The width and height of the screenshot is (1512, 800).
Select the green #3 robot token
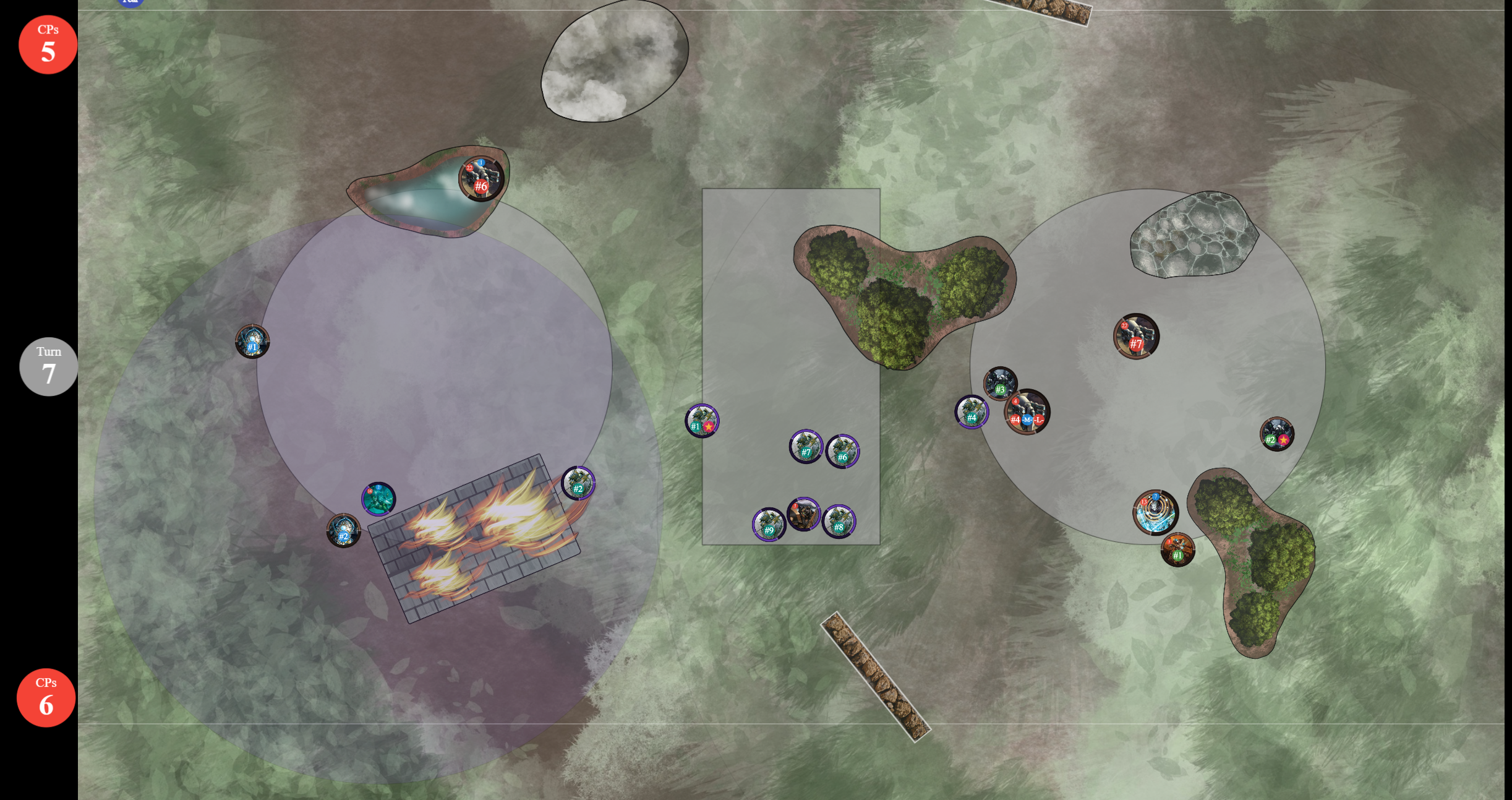(x=1000, y=384)
